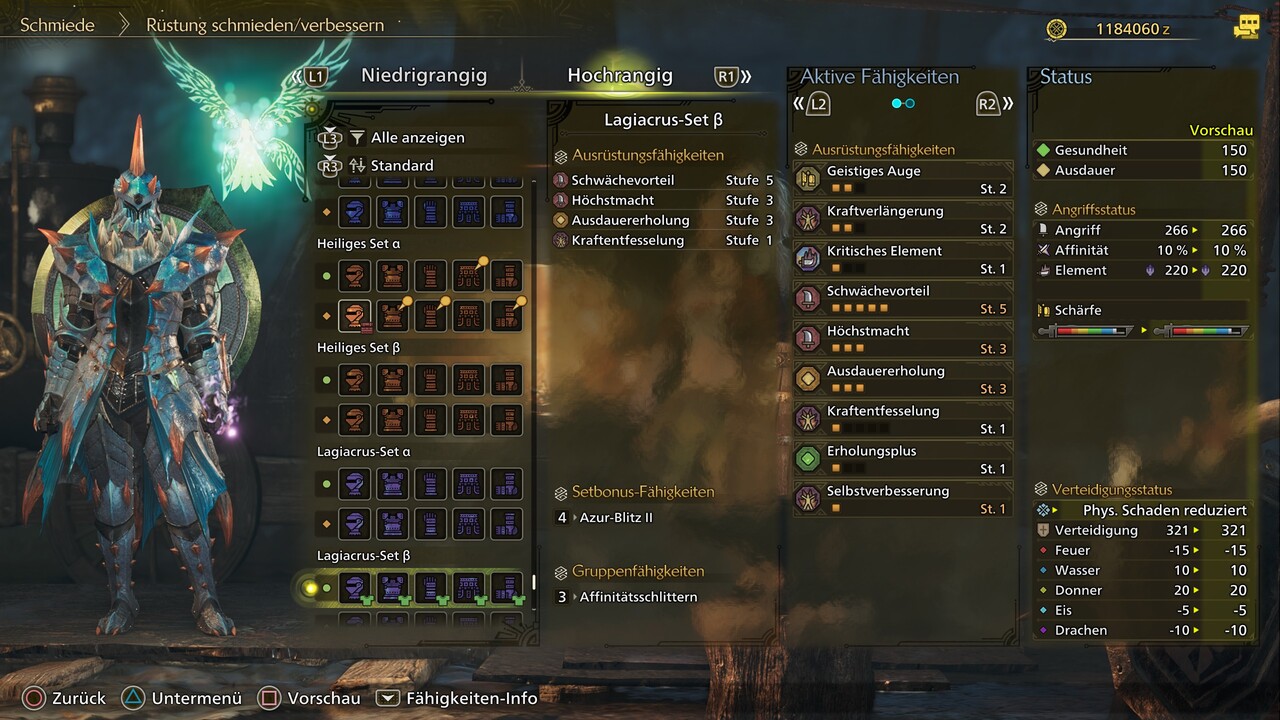Choose the Affinitätsschlittern group skill

(638, 597)
